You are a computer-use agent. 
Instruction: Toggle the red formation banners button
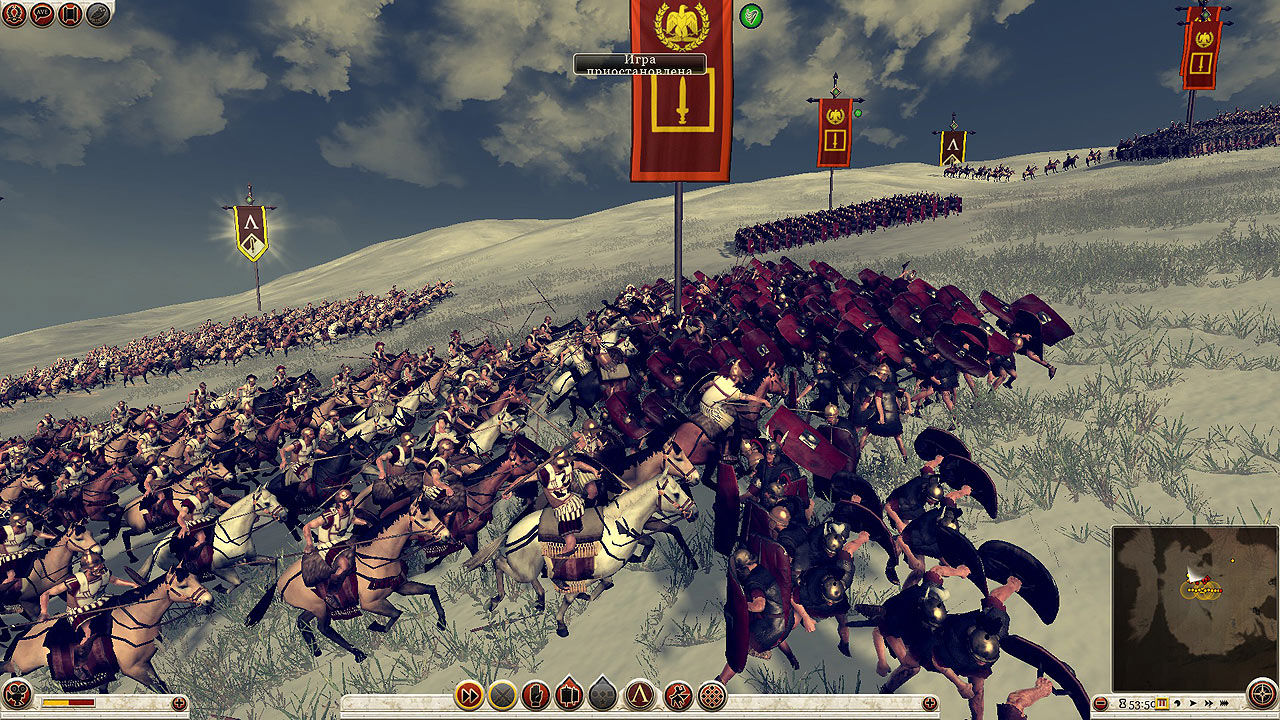[x=570, y=694]
